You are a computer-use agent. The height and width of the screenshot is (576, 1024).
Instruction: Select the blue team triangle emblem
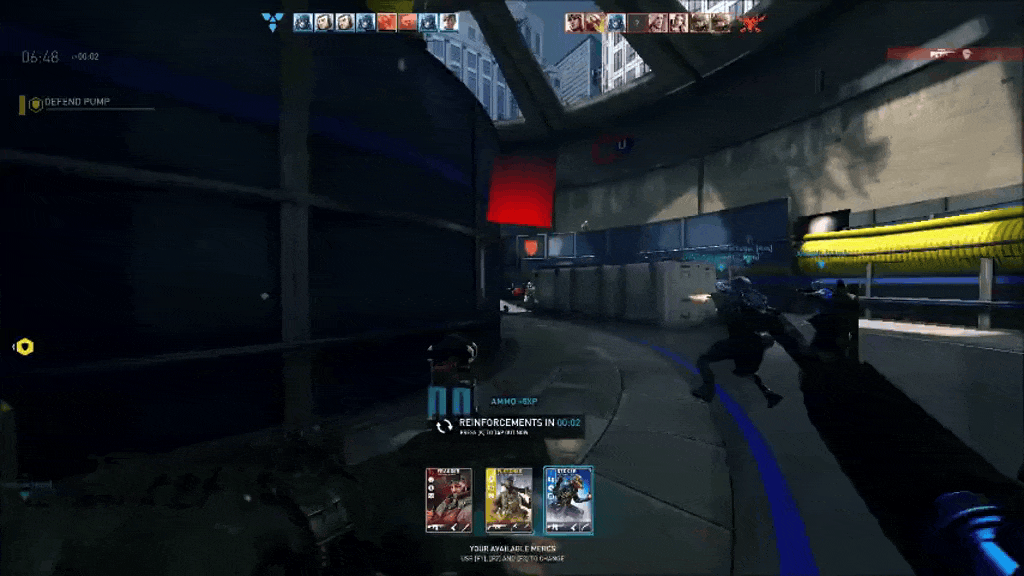coord(271,21)
